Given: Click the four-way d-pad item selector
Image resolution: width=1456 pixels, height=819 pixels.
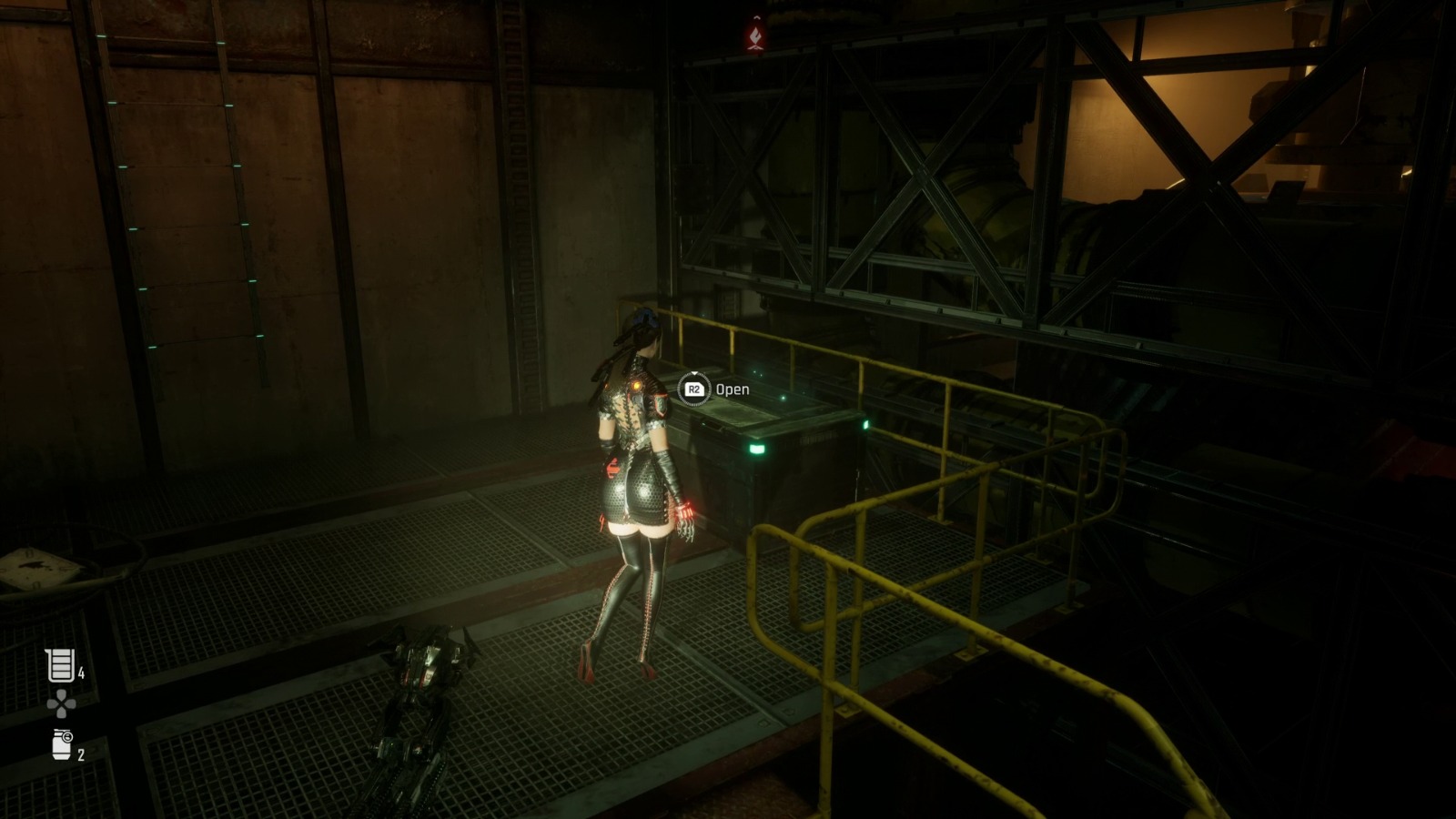Looking at the screenshot, I should pyautogui.click(x=61, y=703).
